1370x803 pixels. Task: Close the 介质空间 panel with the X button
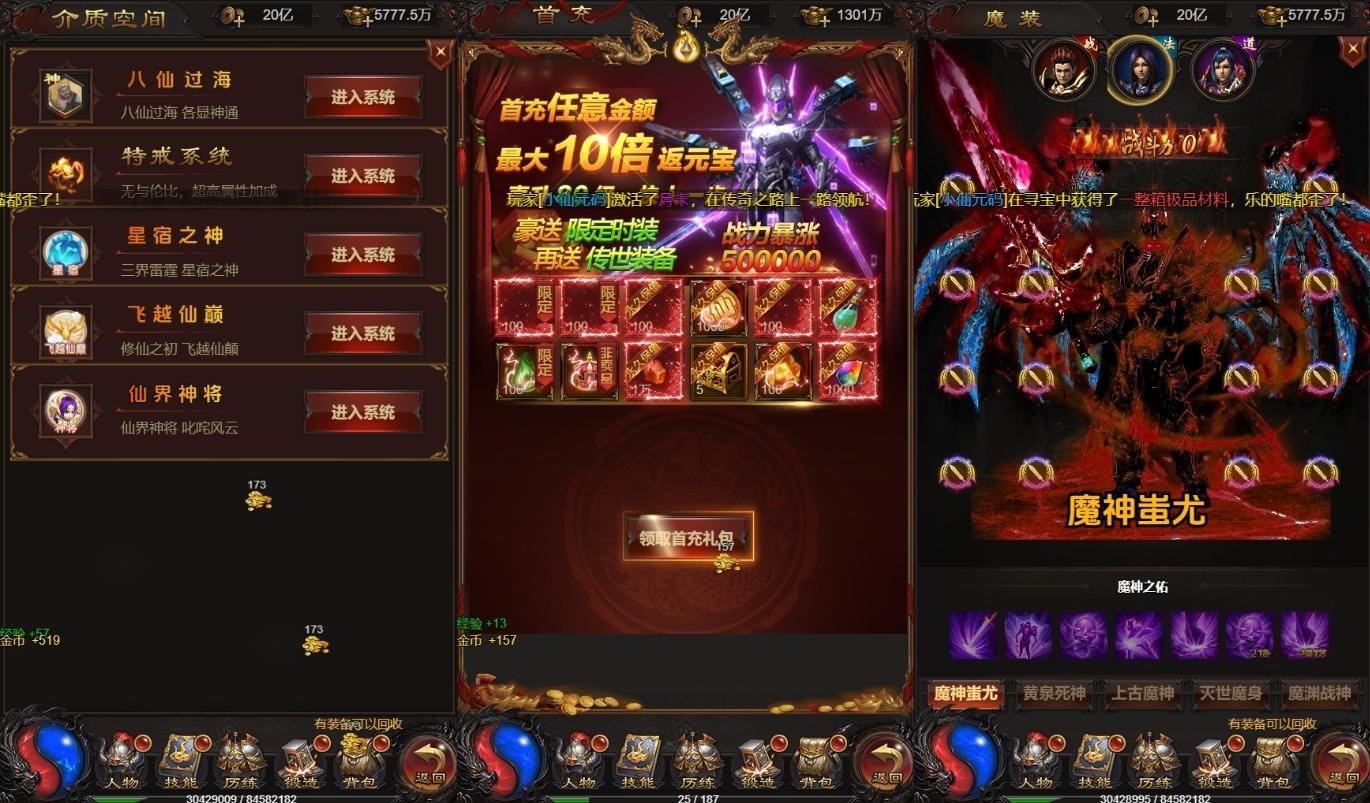pyautogui.click(x=440, y=50)
